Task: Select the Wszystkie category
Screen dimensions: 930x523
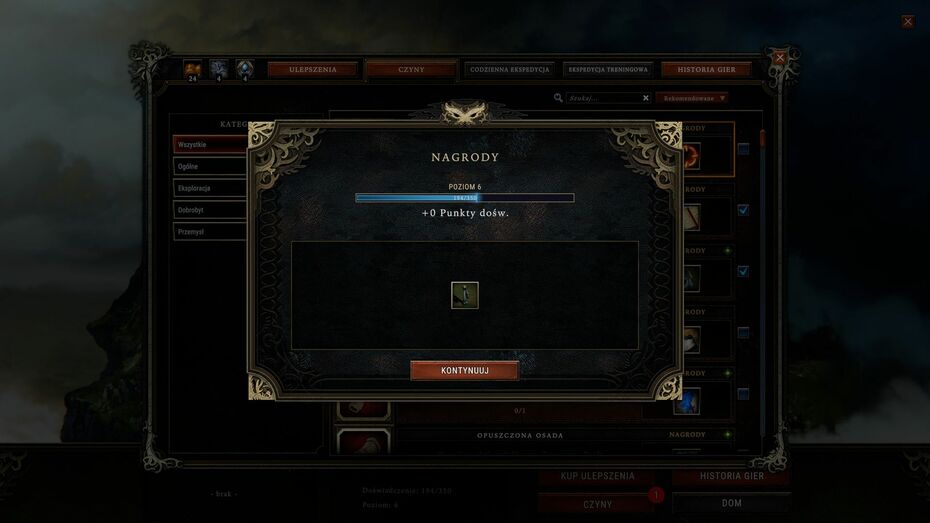Action: pos(210,145)
